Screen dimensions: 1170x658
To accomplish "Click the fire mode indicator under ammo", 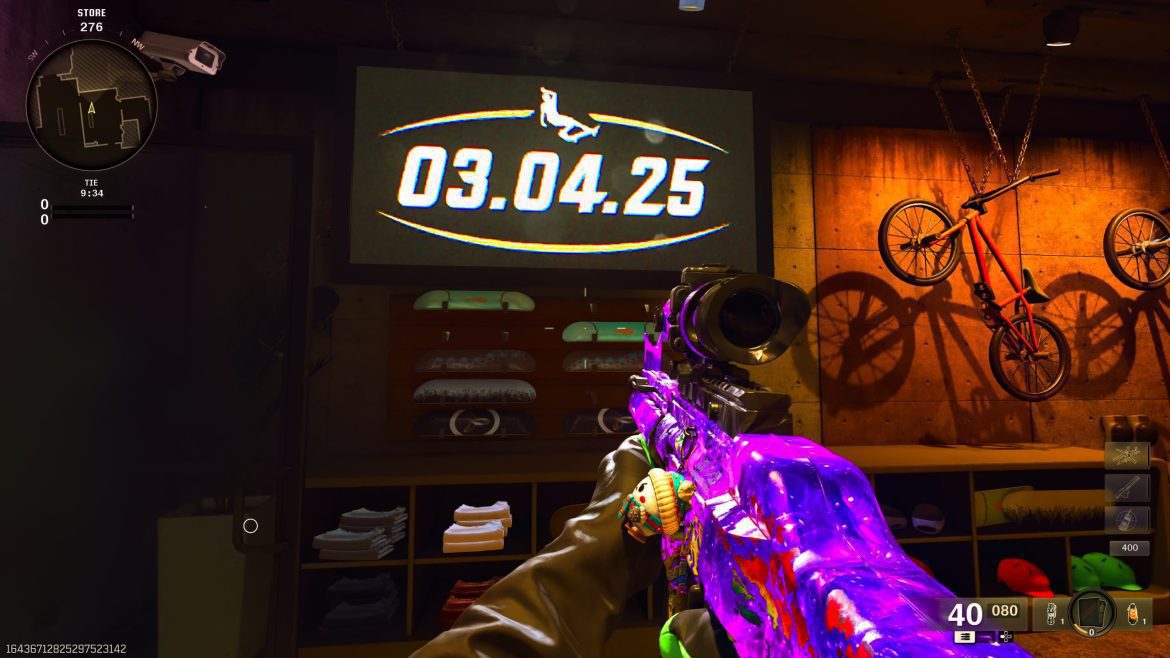I will 965,636.
